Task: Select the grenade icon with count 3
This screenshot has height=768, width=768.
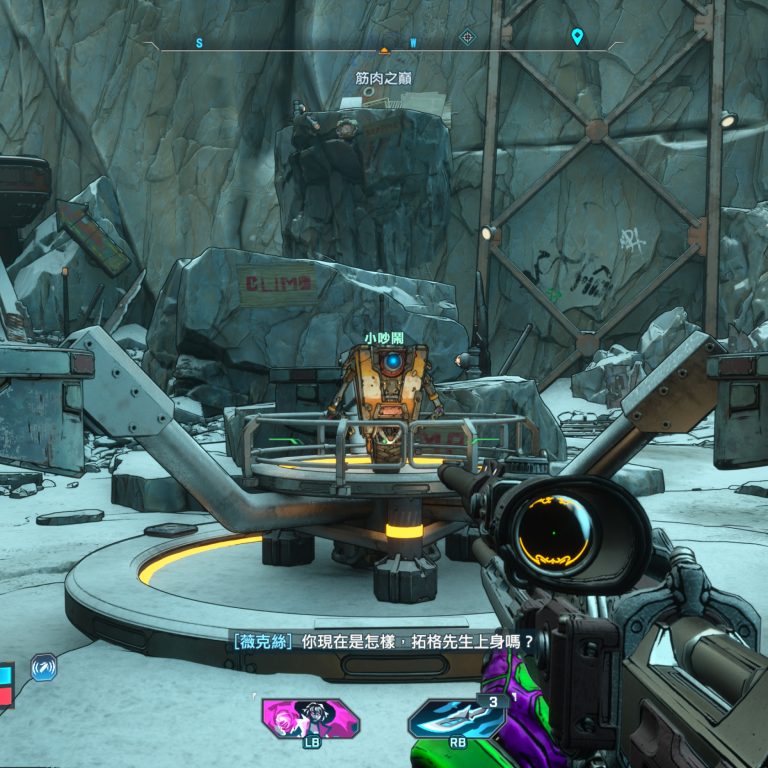Action: pyautogui.click(x=457, y=718)
